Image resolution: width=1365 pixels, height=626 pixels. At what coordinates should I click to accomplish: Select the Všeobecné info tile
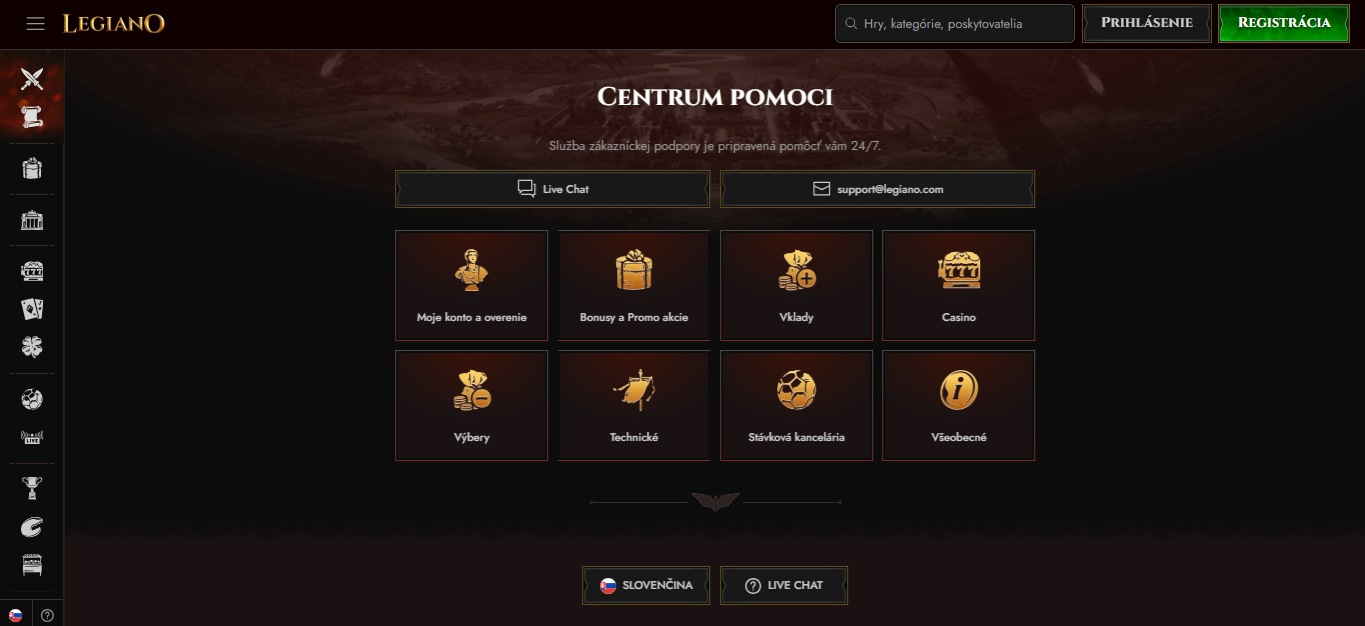tap(958, 405)
